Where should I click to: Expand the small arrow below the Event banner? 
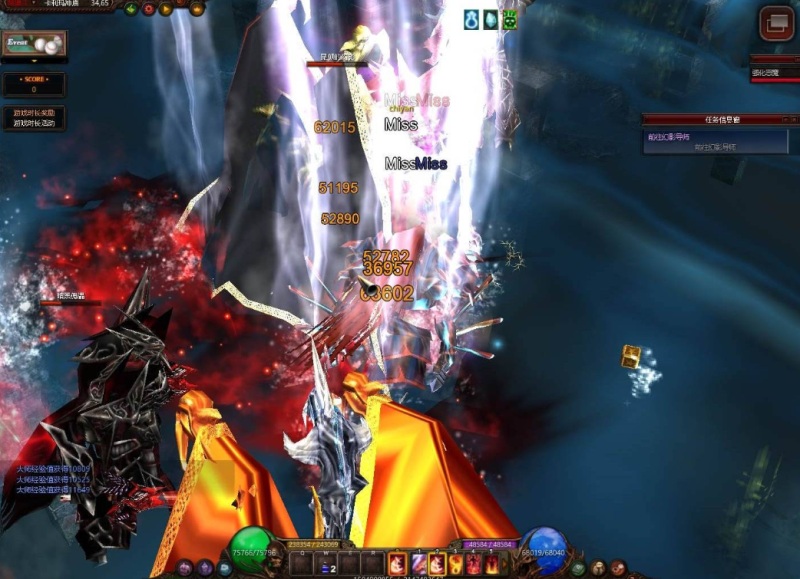pyautogui.click(x=33, y=60)
